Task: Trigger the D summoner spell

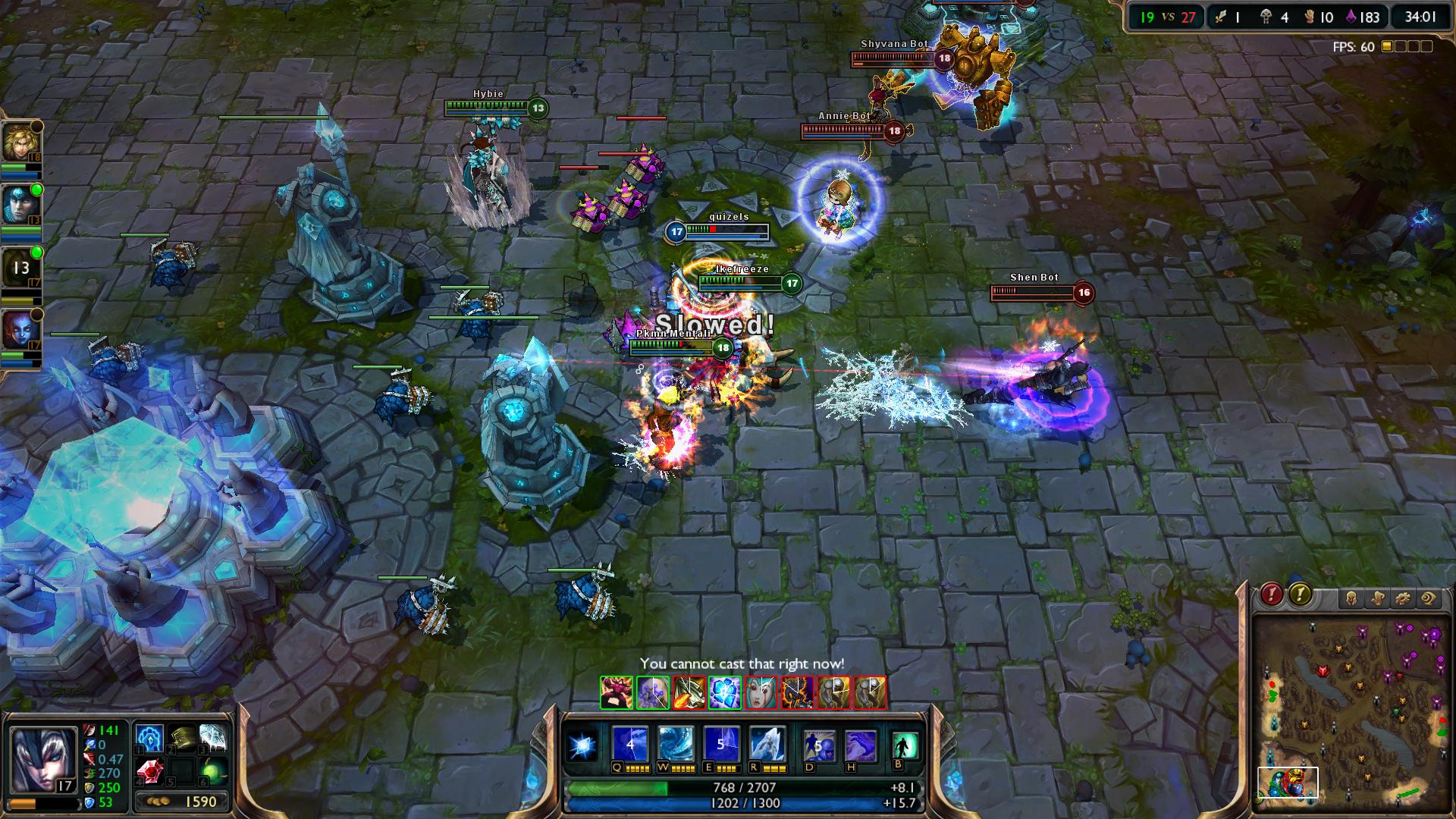Action: [x=819, y=745]
